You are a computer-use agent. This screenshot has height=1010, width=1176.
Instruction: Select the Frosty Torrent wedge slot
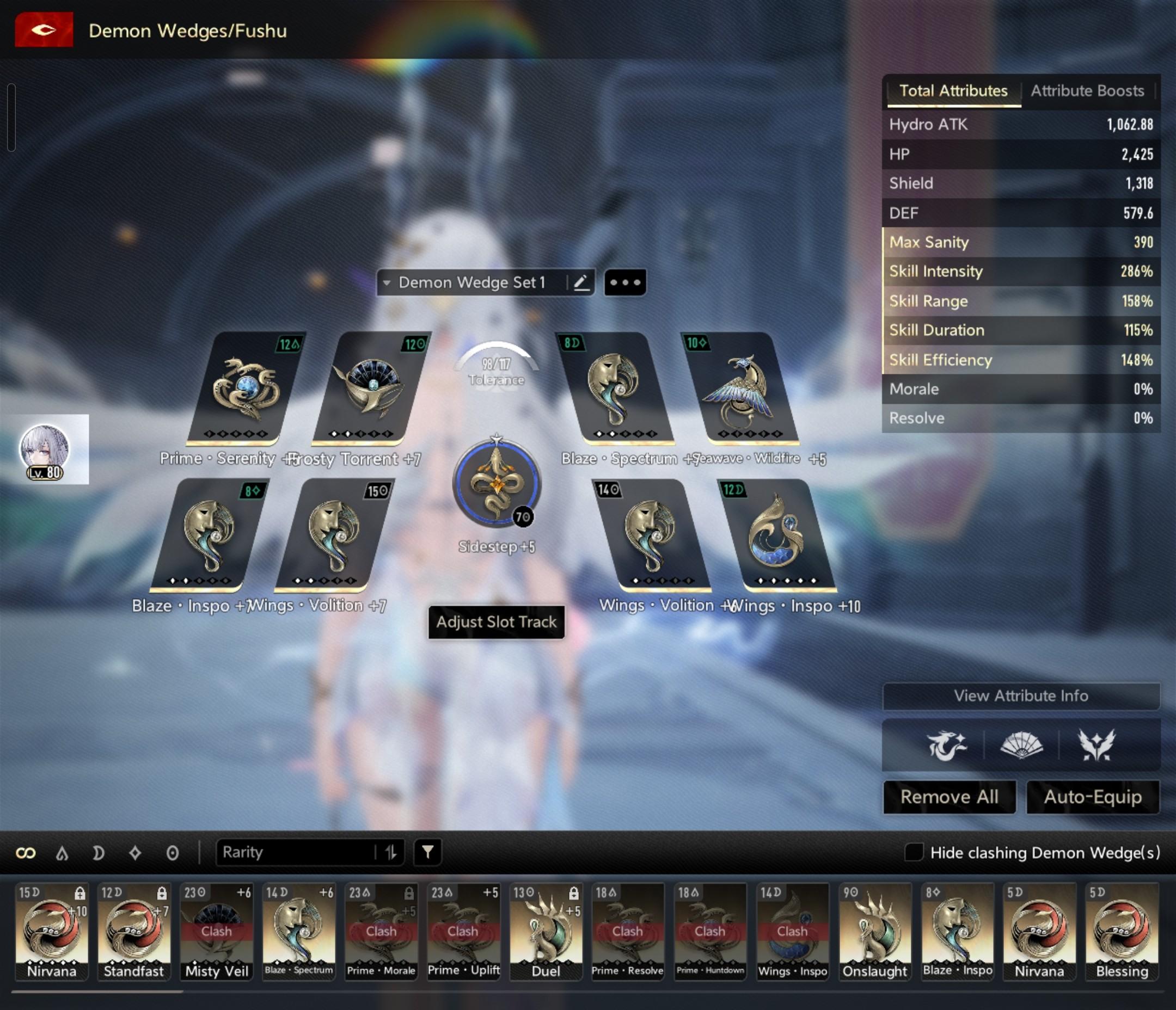(x=371, y=389)
